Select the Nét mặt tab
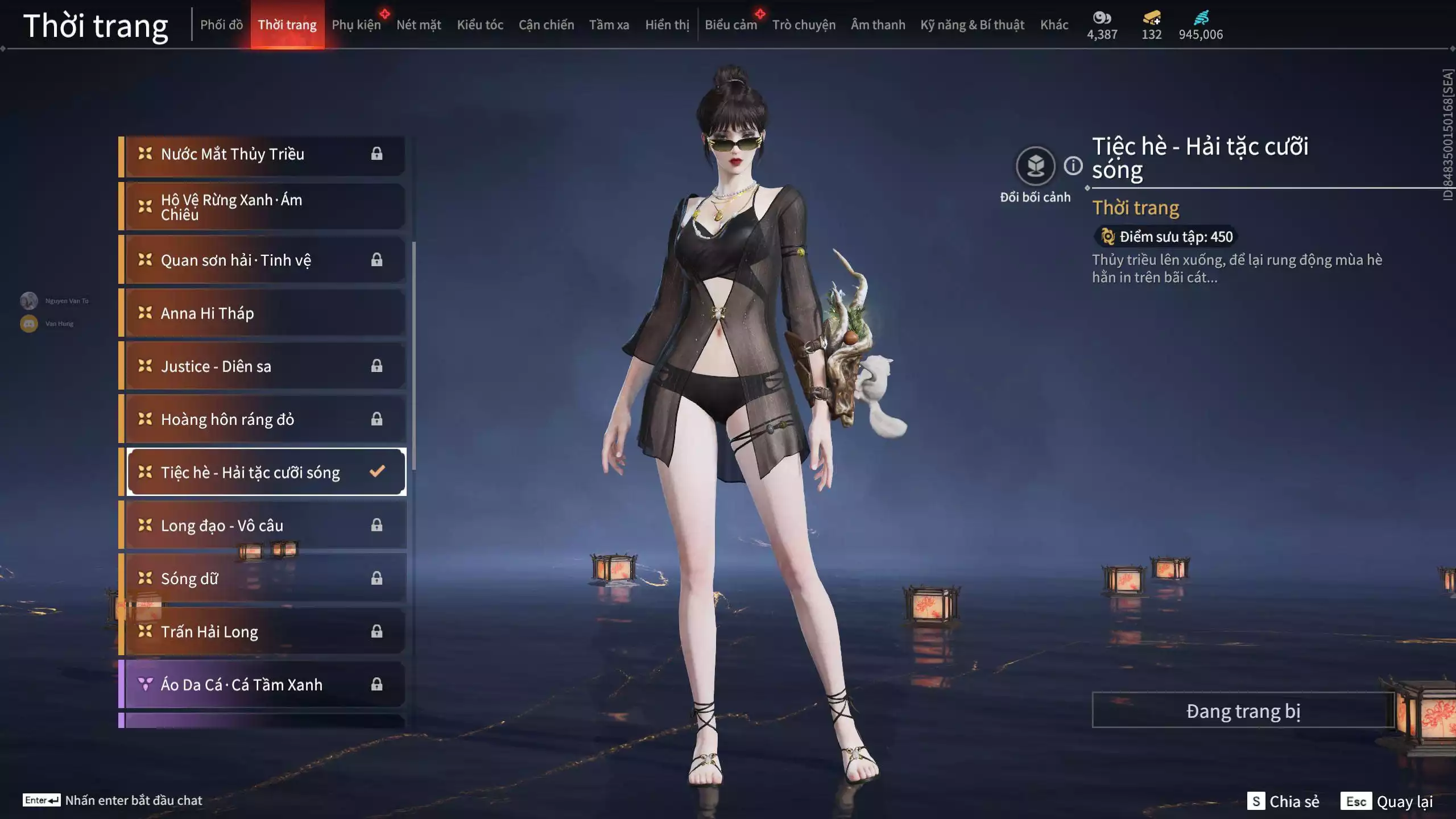The height and width of the screenshot is (819, 1456). [419, 25]
